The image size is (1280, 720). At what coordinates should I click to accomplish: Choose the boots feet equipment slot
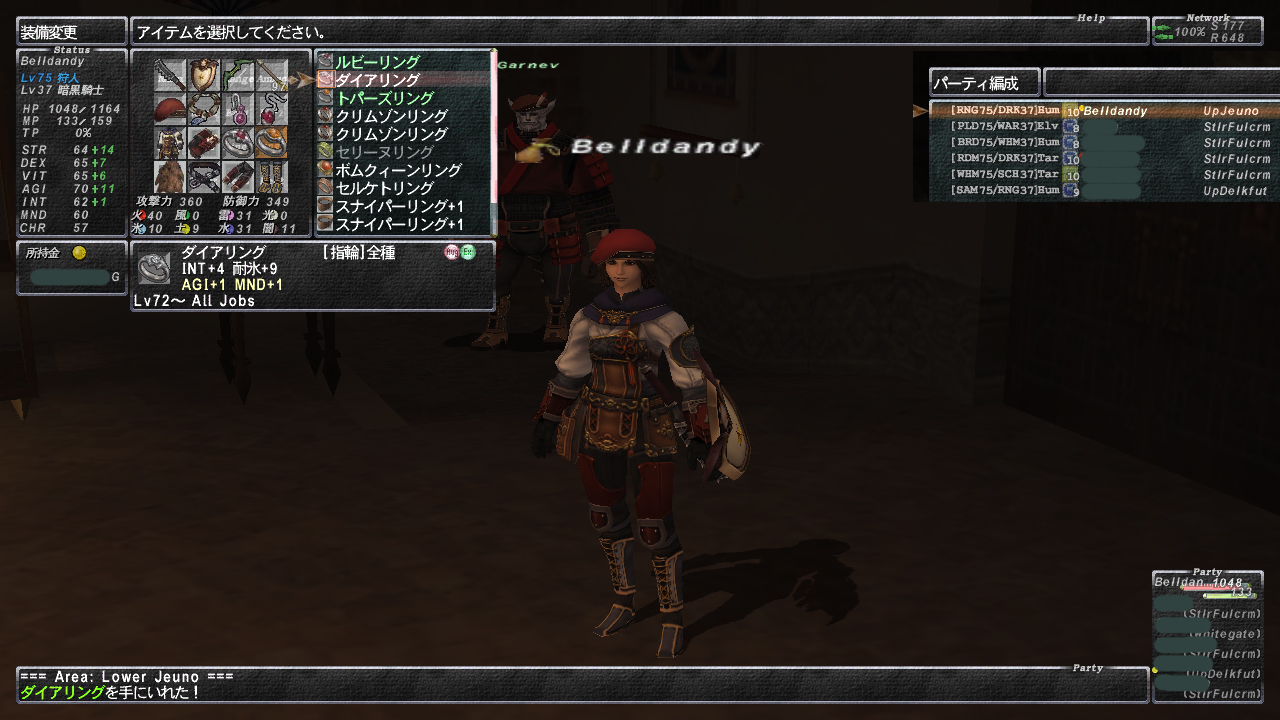[271, 176]
